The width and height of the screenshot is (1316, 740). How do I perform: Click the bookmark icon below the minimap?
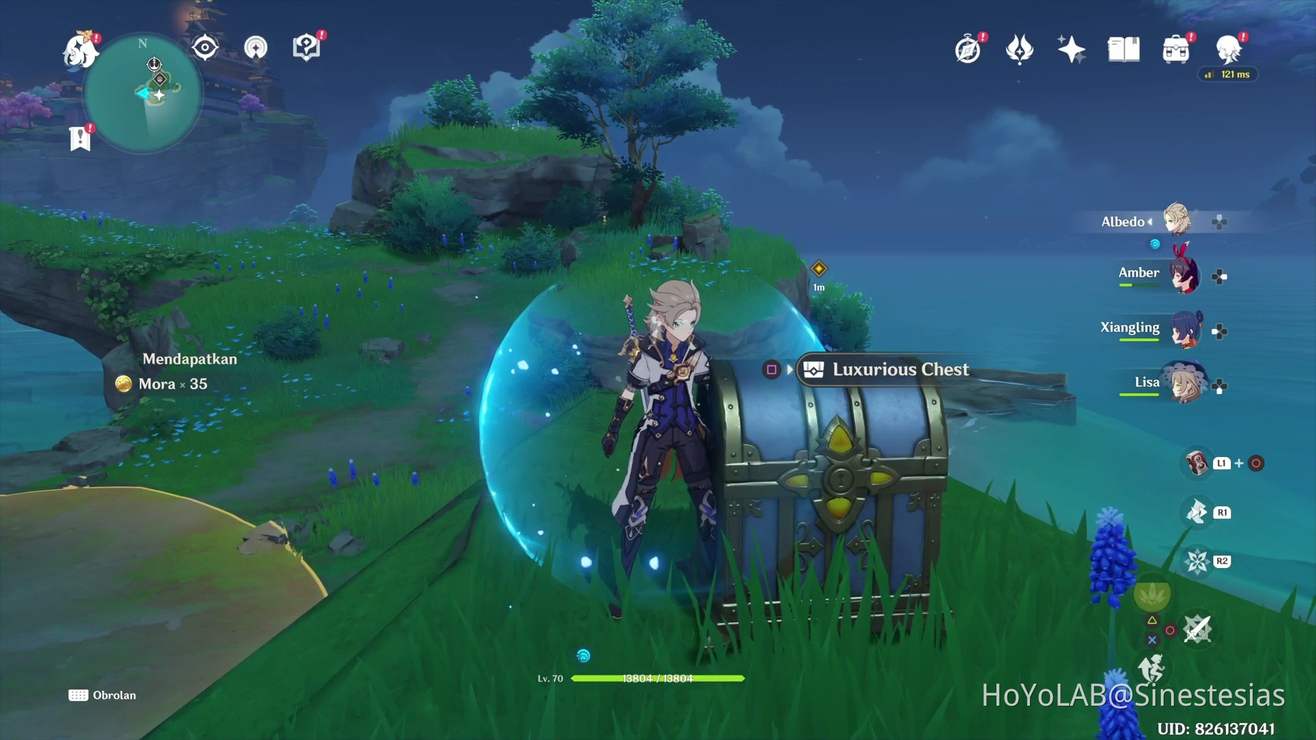pos(79,138)
